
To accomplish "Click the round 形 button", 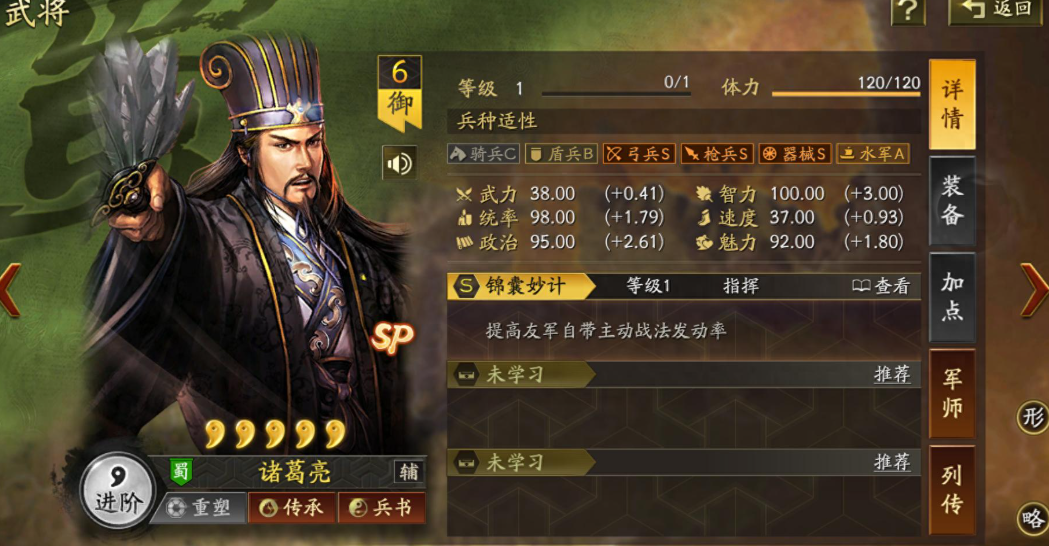I will click(x=1033, y=416).
